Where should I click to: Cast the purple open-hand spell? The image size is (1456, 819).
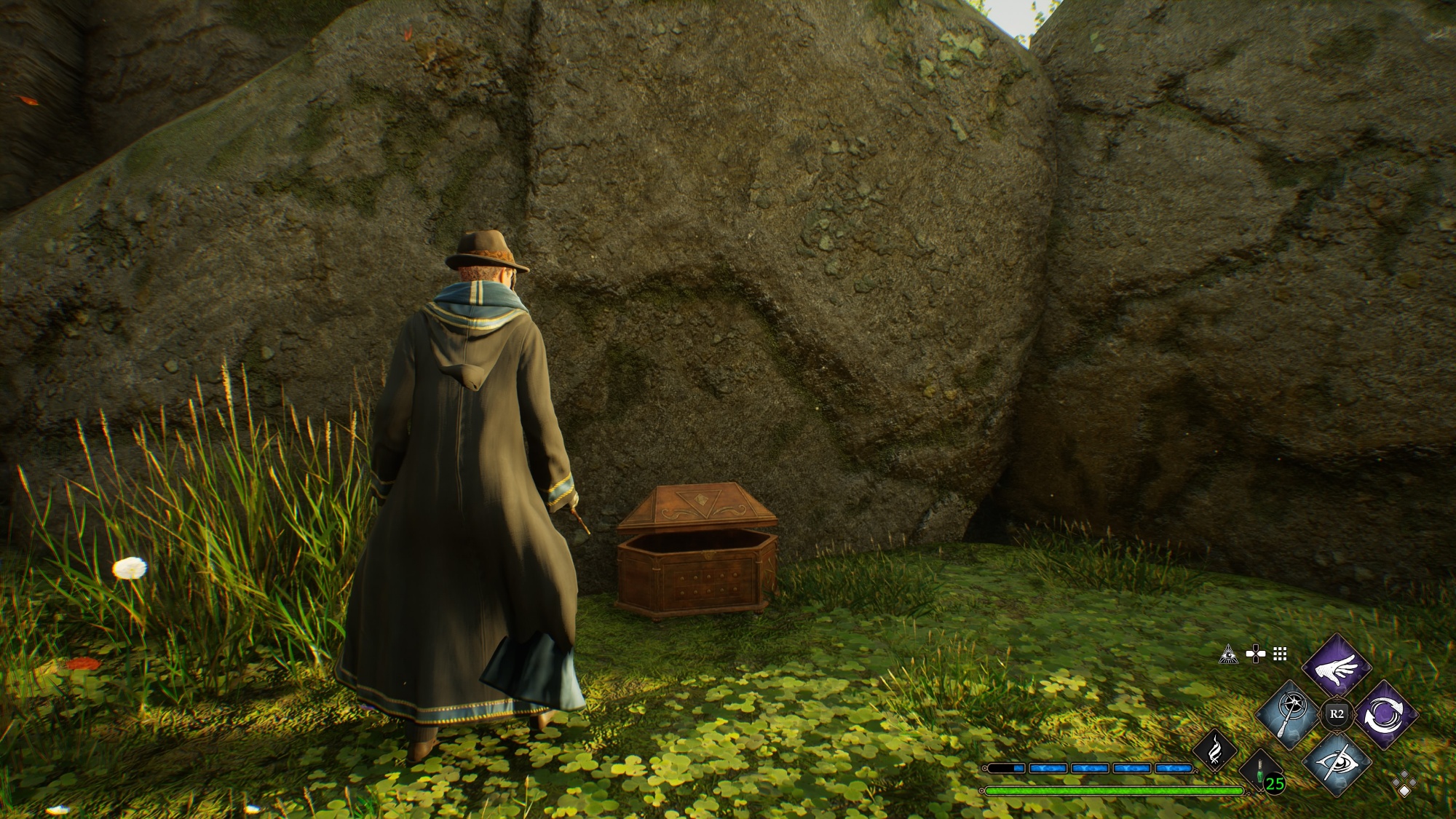[x=1337, y=666]
